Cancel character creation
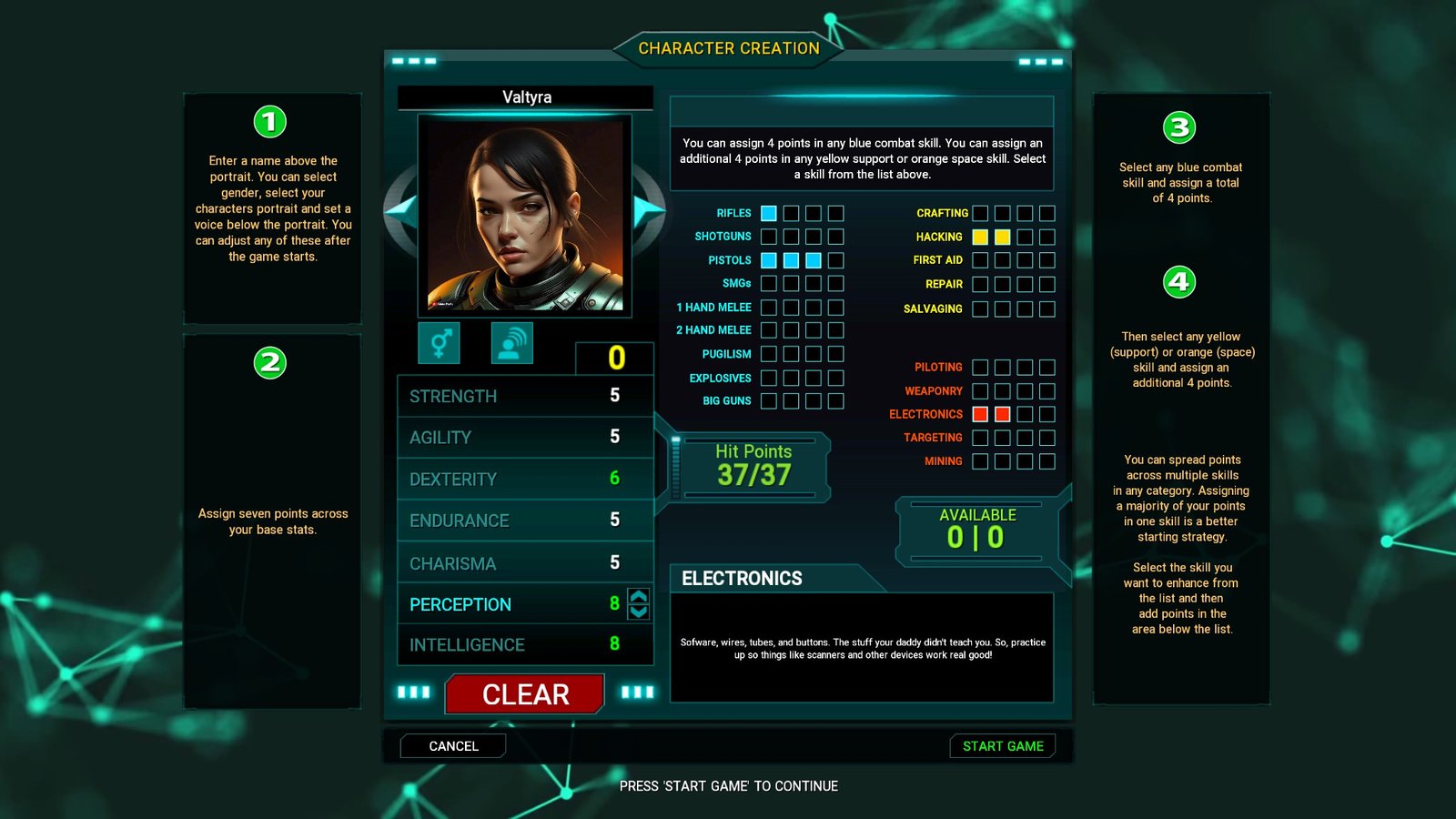The height and width of the screenshot is (819, 1456). [x=453, y=746]
